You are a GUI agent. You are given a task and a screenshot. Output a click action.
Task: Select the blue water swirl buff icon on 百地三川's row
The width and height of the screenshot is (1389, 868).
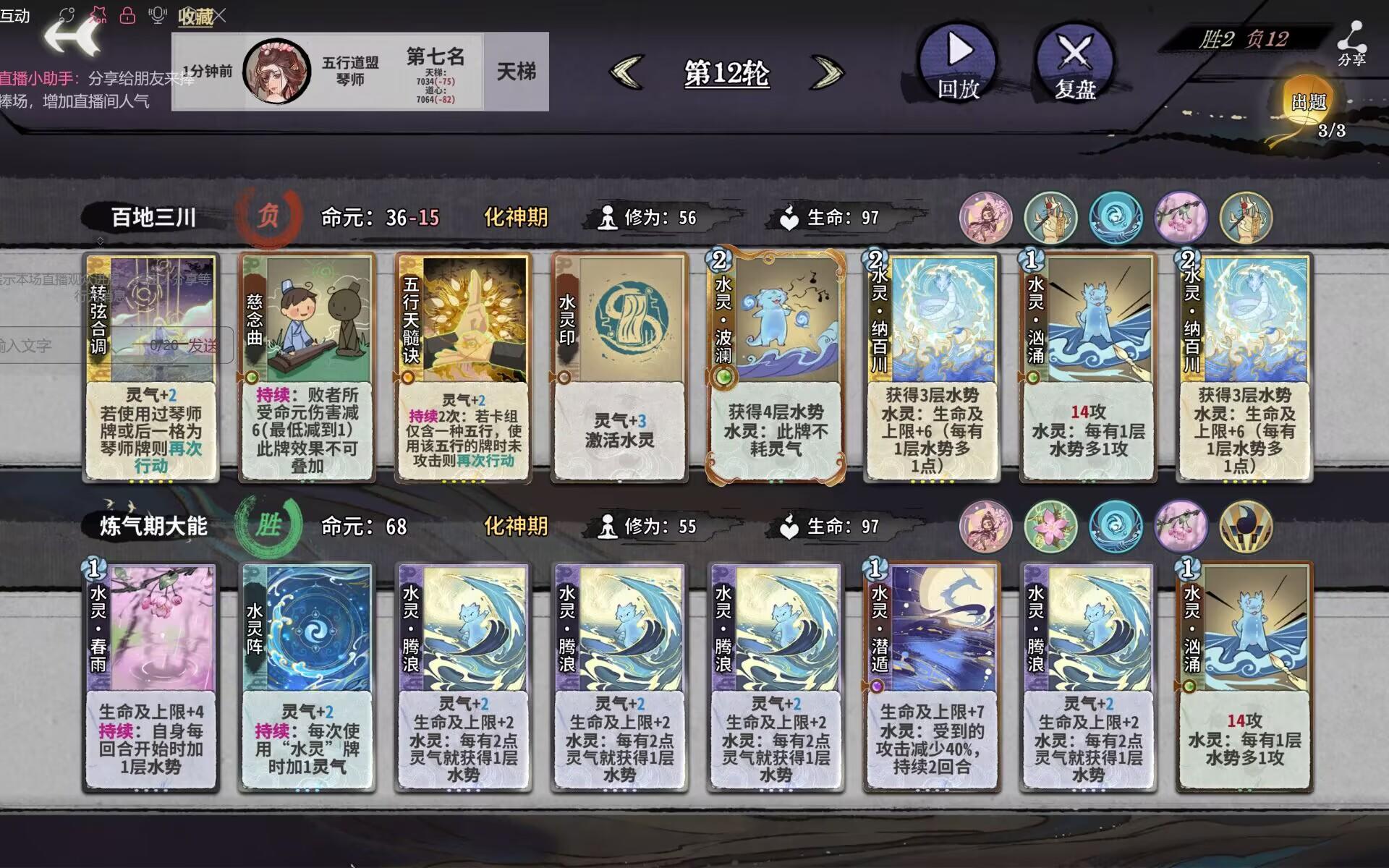1114,217
